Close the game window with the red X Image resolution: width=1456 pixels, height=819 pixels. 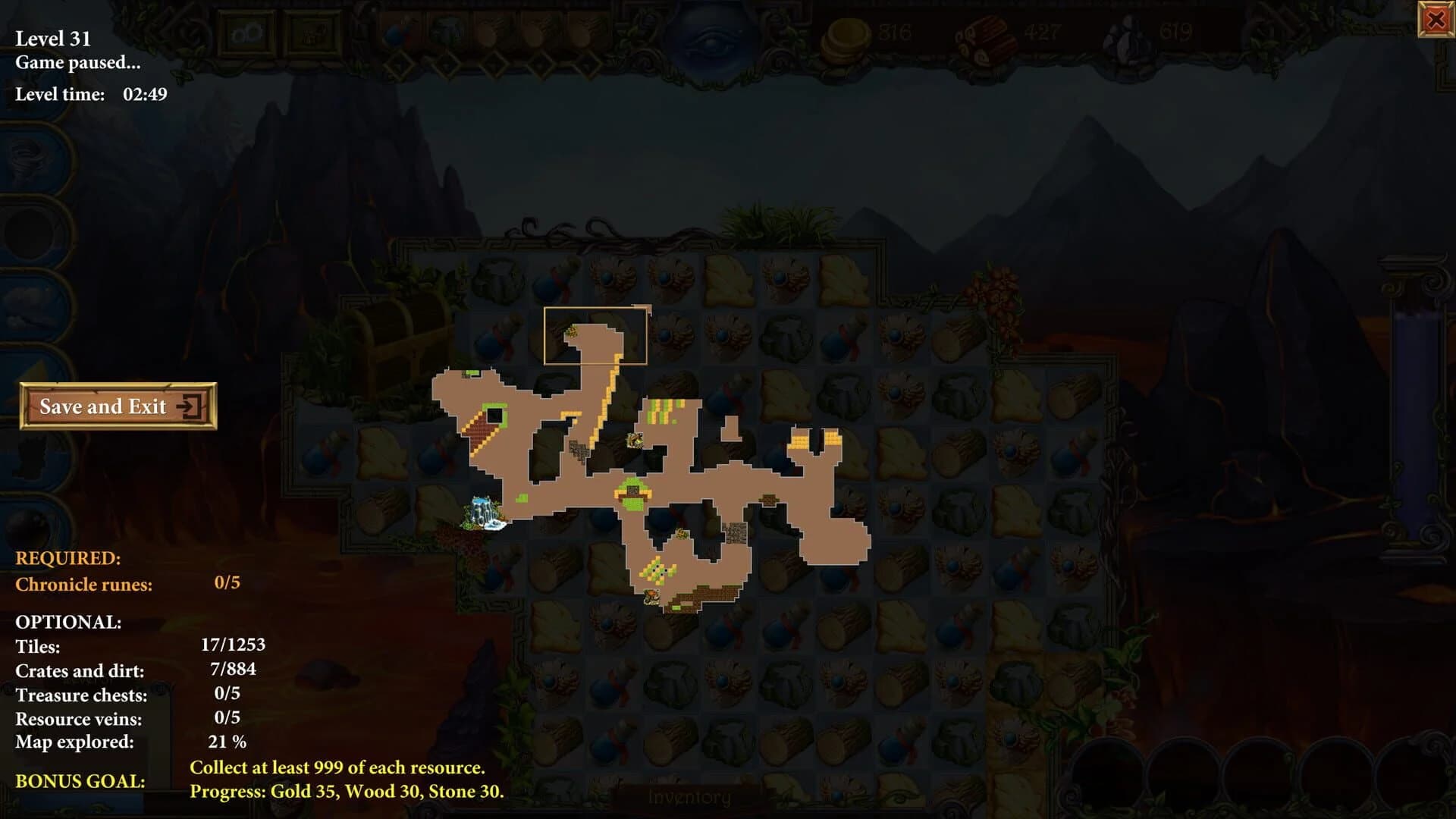click(x=1436, y=21)
